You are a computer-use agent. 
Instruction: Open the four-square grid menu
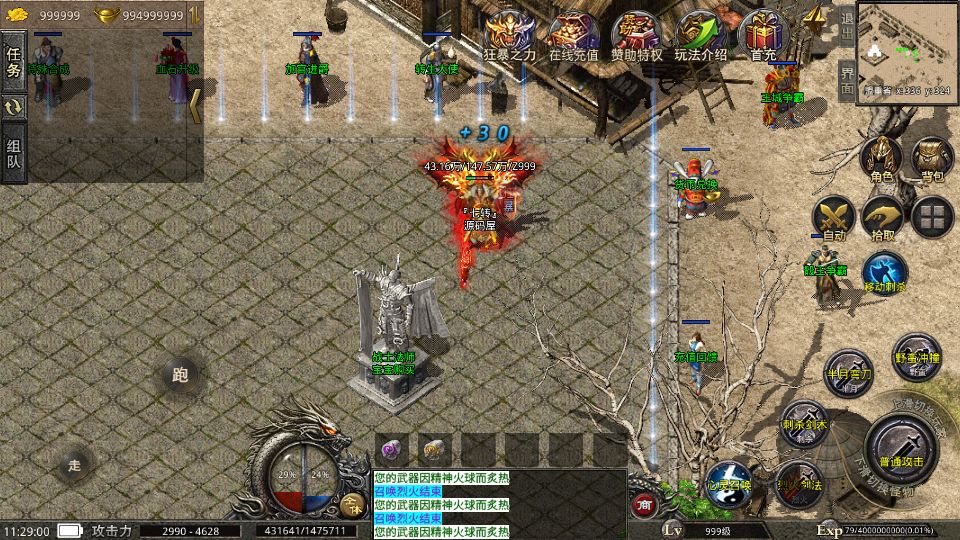tap(933, 216)
